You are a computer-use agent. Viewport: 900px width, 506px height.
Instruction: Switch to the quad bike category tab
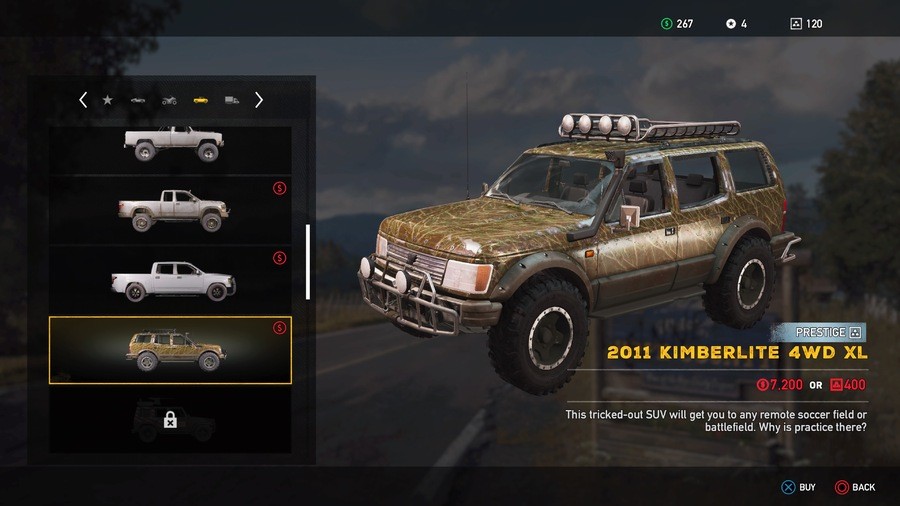169,101
